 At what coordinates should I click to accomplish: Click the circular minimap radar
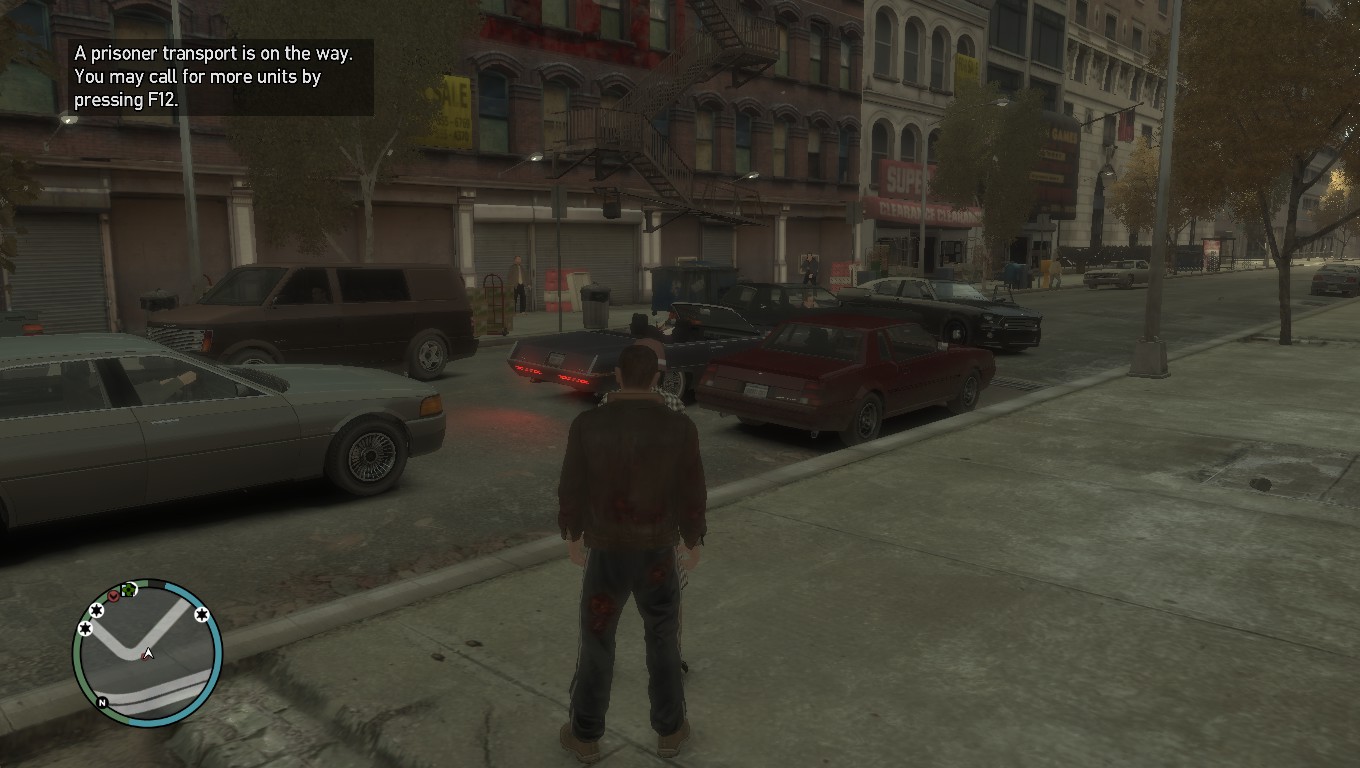[147, 652]
